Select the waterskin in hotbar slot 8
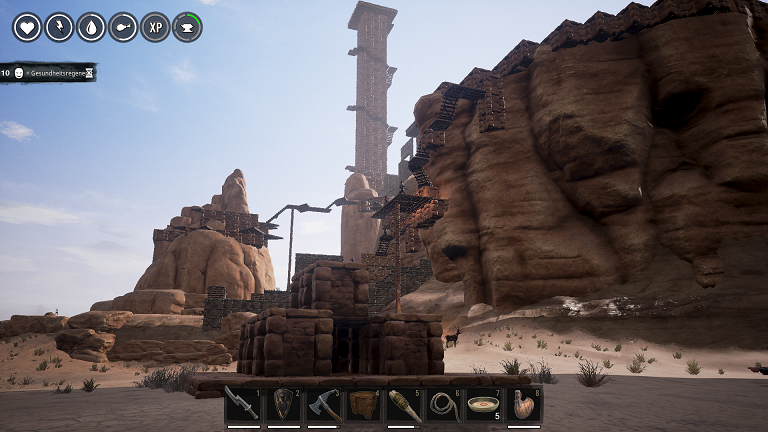The width and height of the screenshot is (768, 432). click(525, 405)
